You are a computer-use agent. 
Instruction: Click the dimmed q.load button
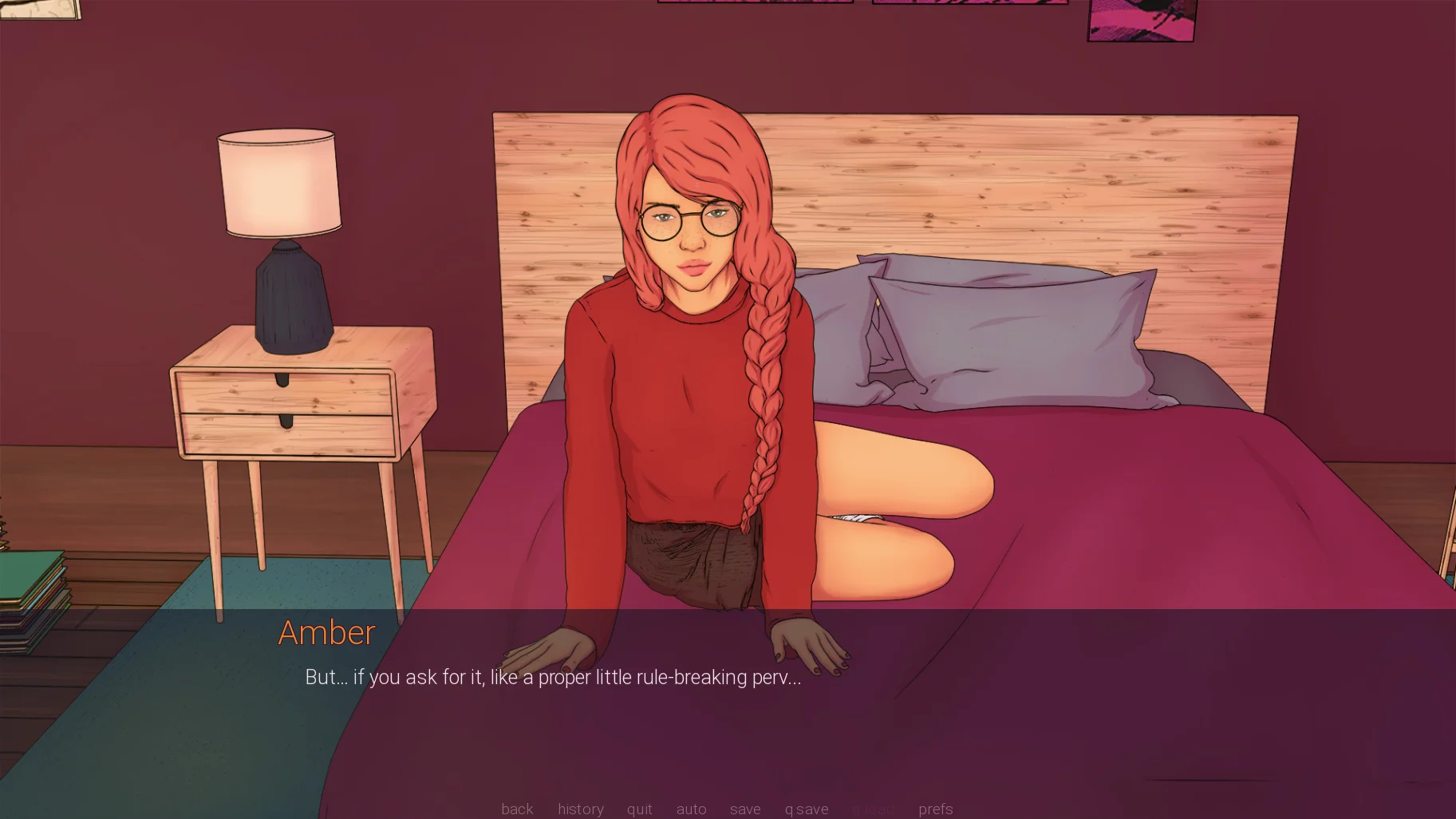[873, 809]
